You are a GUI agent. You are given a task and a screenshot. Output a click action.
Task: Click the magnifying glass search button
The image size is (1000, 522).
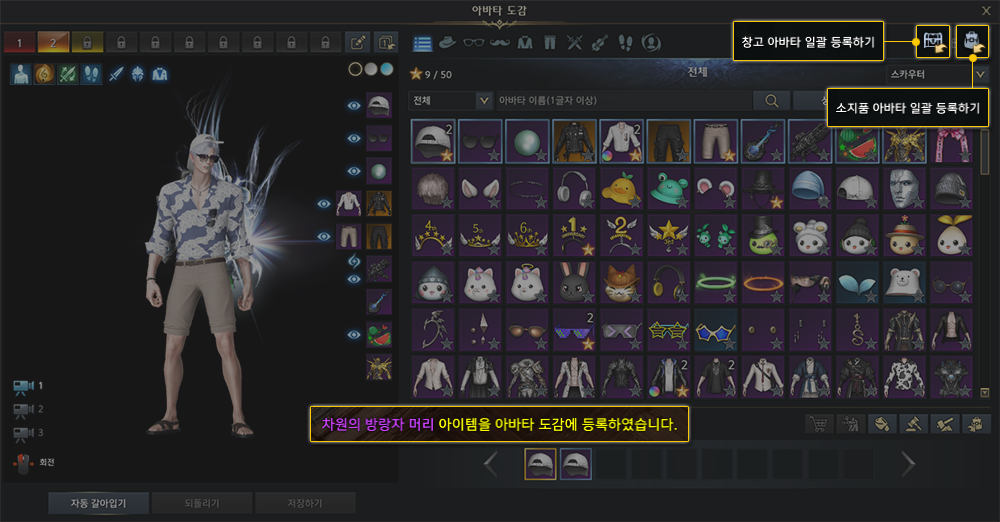pos(771,100)
